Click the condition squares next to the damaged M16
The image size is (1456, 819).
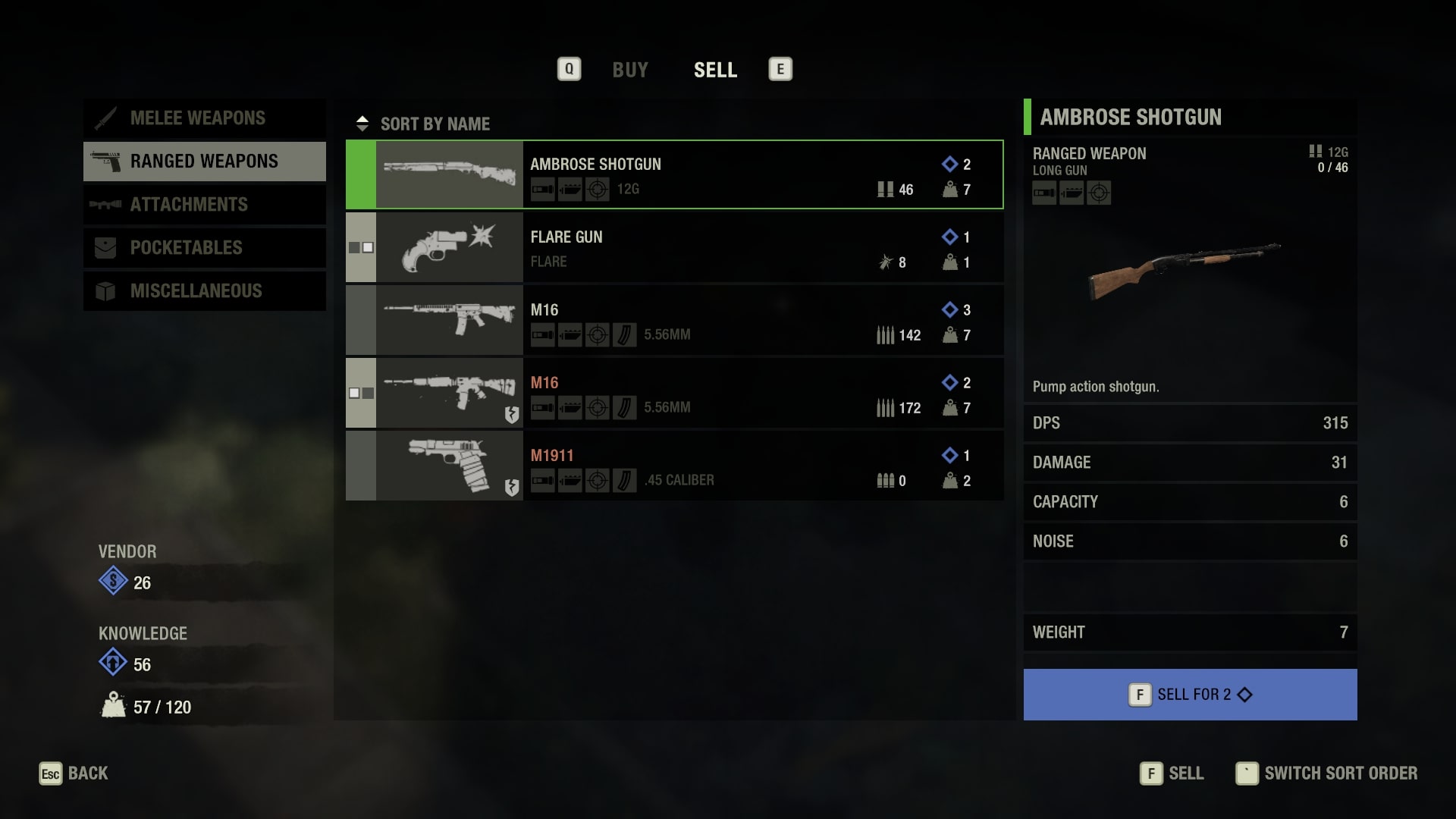pyautogui.click(x=361, y=393)
